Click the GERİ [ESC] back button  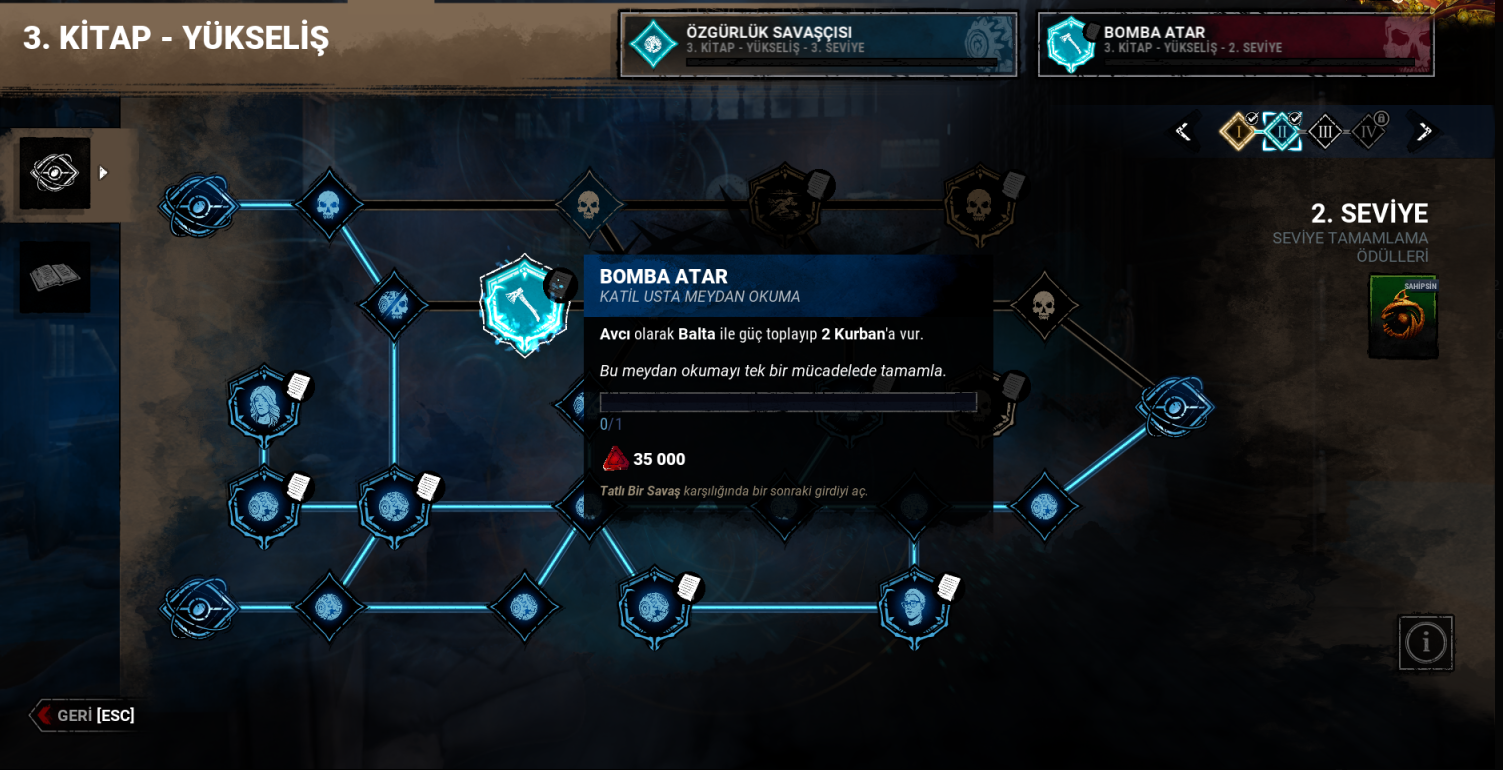point(86,715)
